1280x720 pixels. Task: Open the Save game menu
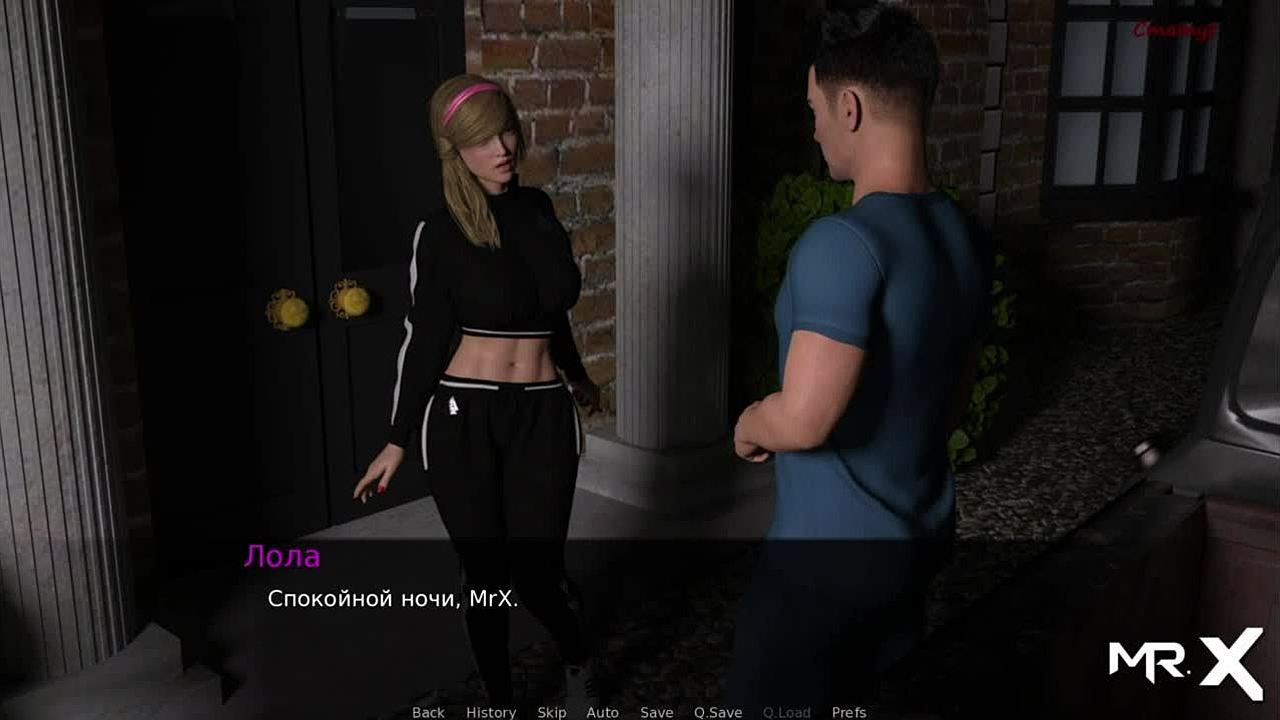point(656,712)
